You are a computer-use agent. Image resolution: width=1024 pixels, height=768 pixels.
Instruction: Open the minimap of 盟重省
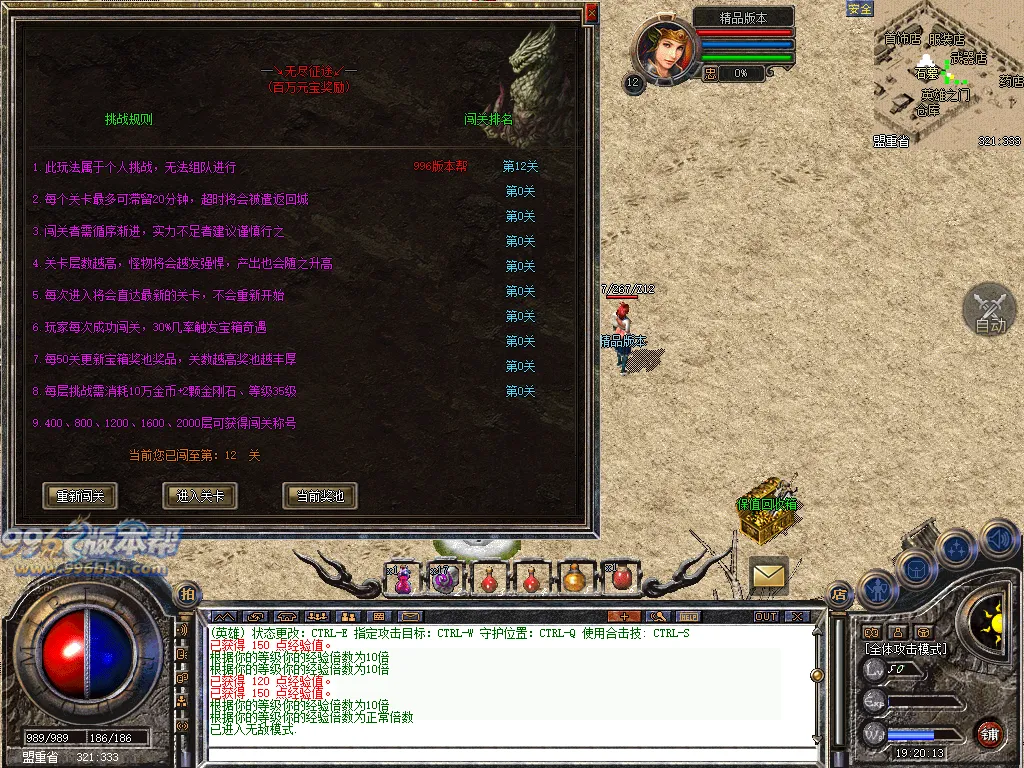[x=947, y=75]
